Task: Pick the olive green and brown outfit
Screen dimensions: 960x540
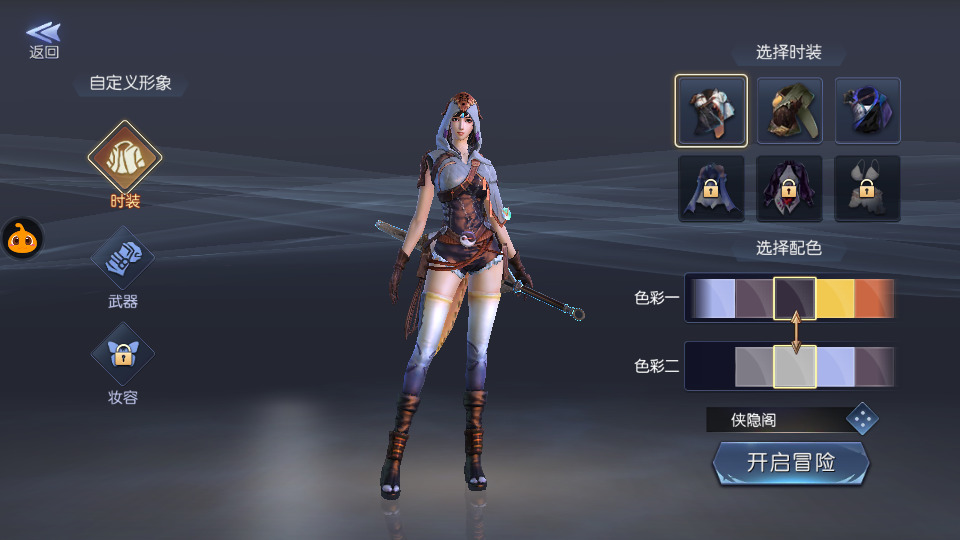Action: coord(789,110)
